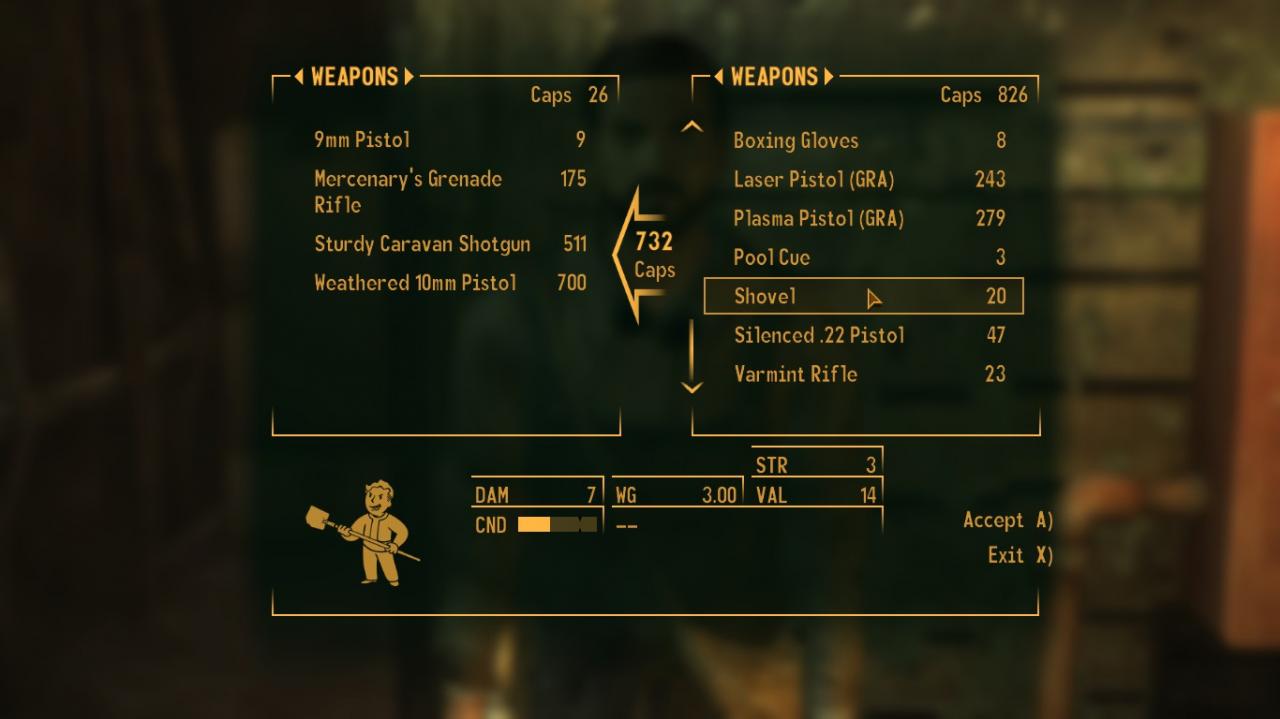The width and height of the screenshot is (1280, 719).
Task: Exit the barter menu
Action: coord(1020,555)
